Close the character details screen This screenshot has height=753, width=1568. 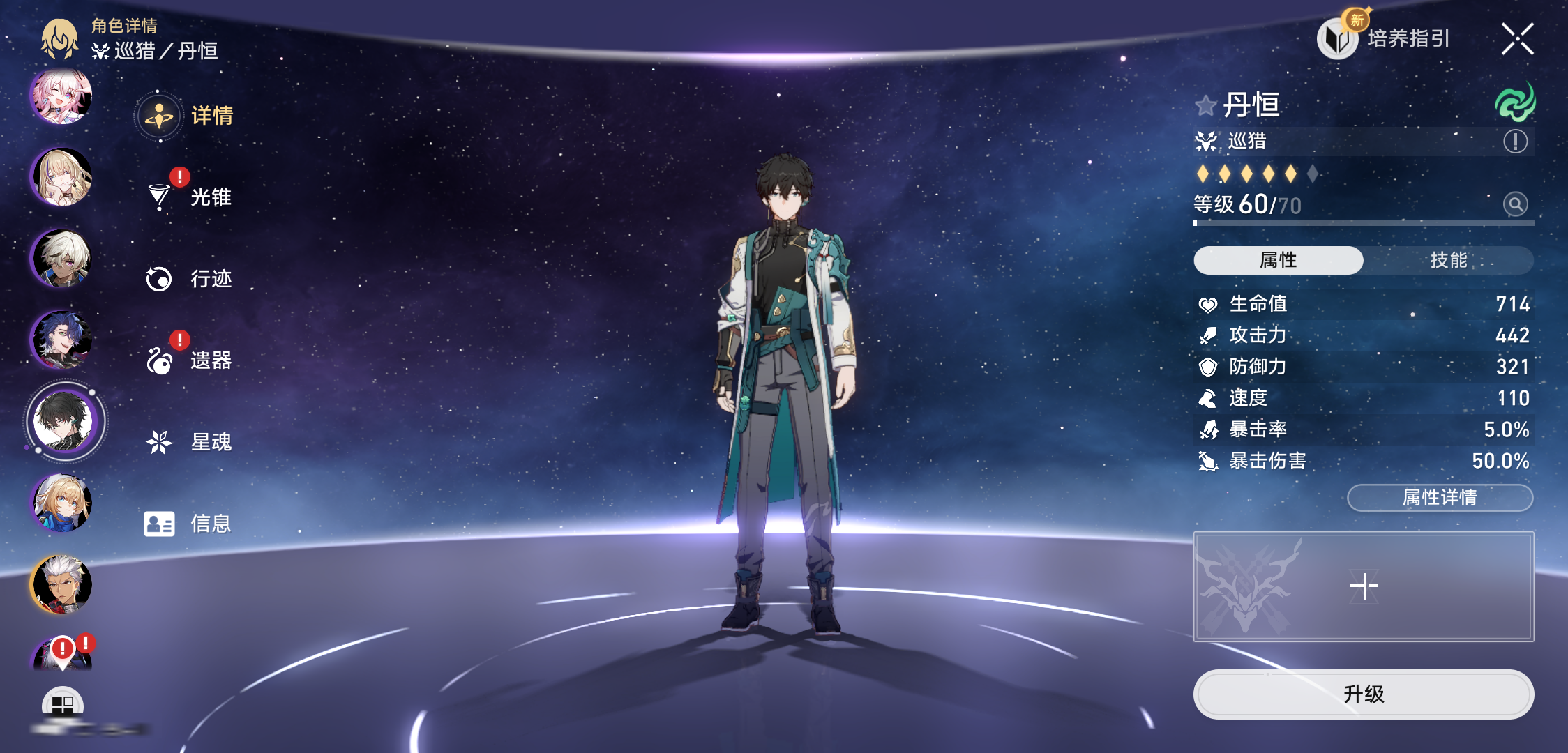tap(1517, 38)
